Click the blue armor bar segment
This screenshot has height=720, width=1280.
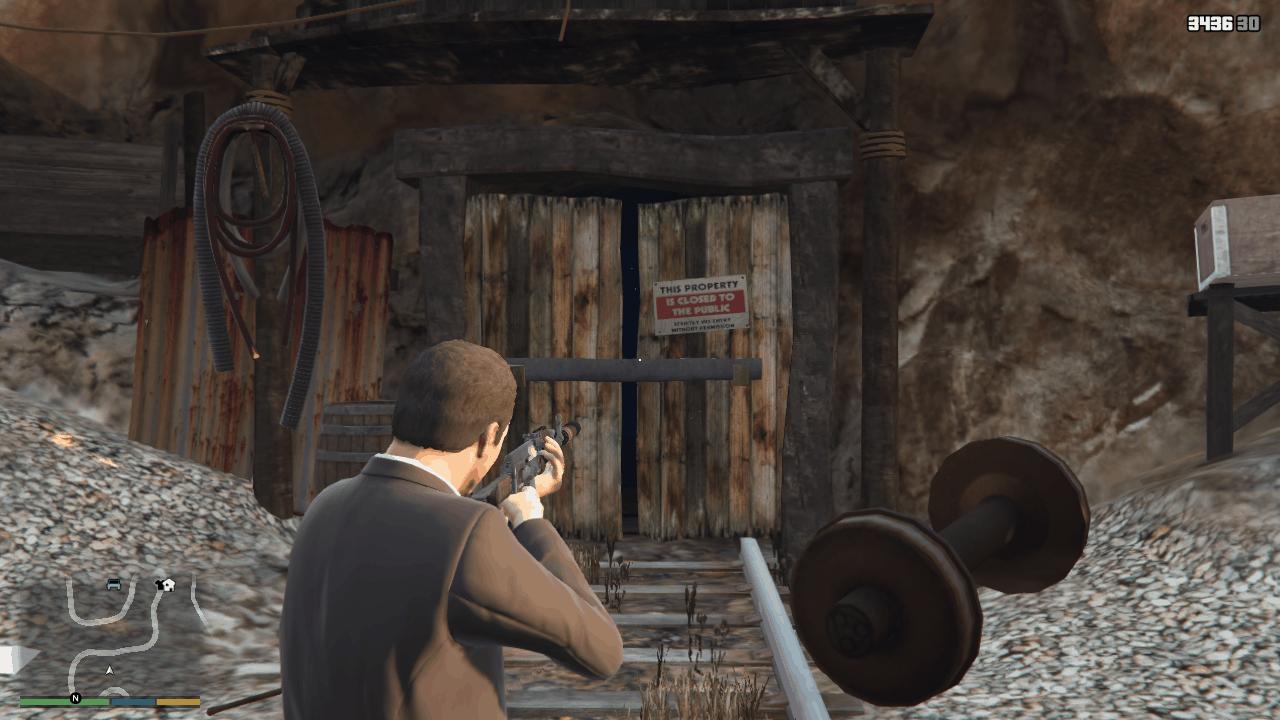click(132, 700)
